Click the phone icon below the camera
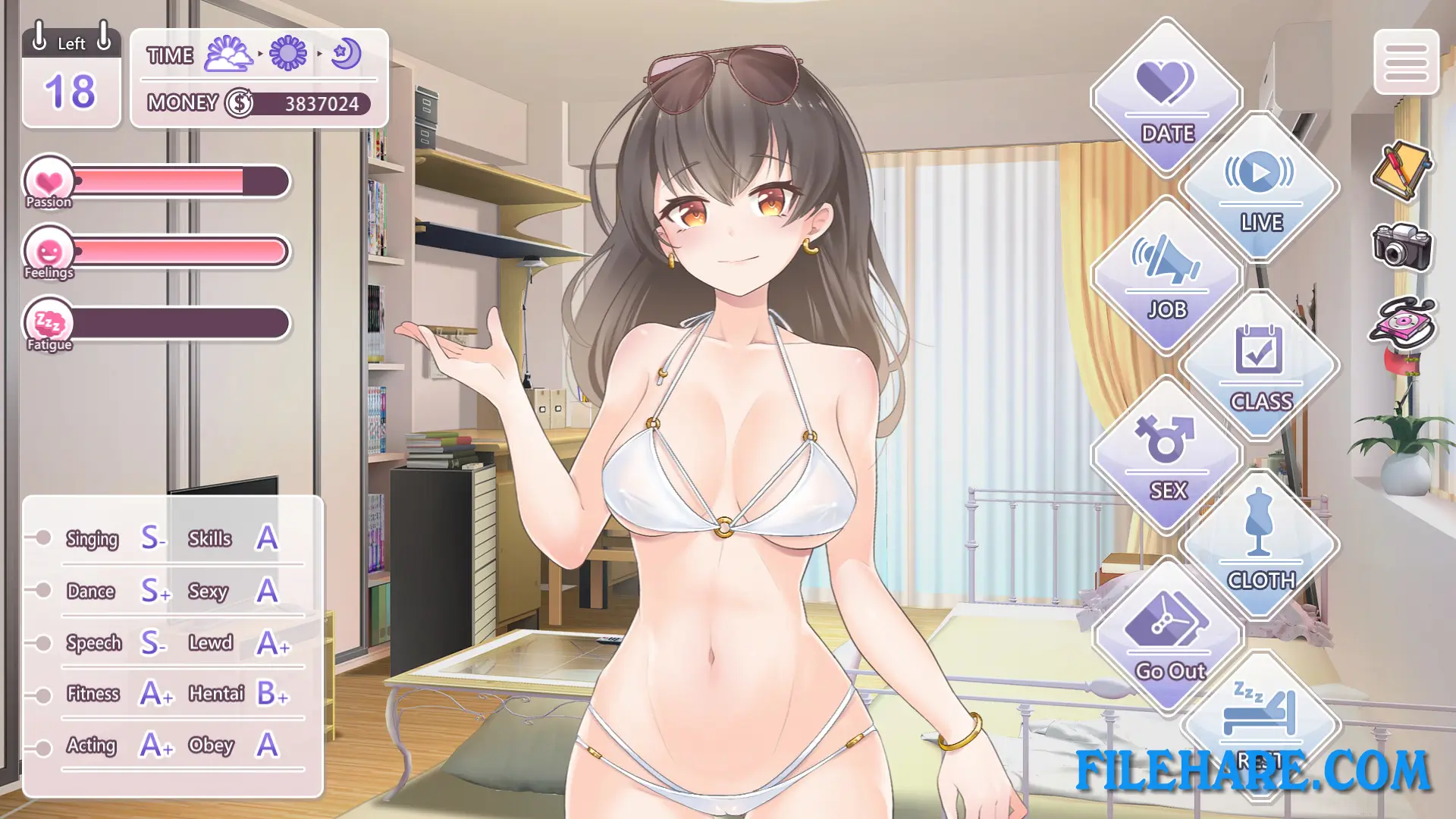The height and width of the screenshot is (819, 1456). (x=1404, y=321)
